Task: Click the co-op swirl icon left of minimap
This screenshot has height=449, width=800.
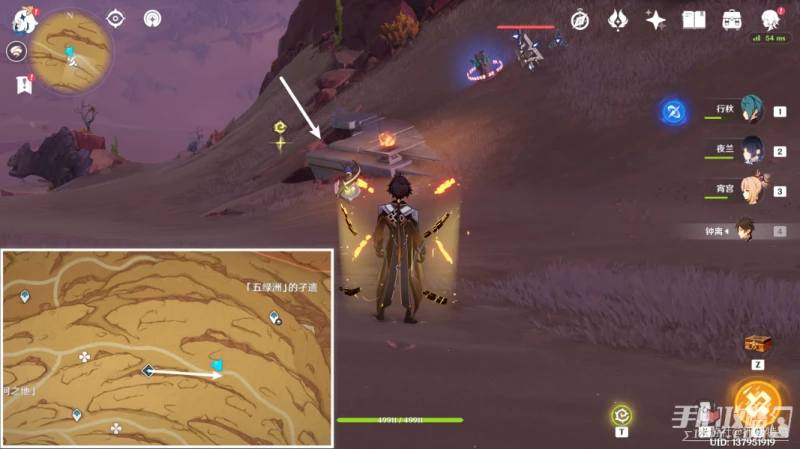Action: click(x=17, y=52)
